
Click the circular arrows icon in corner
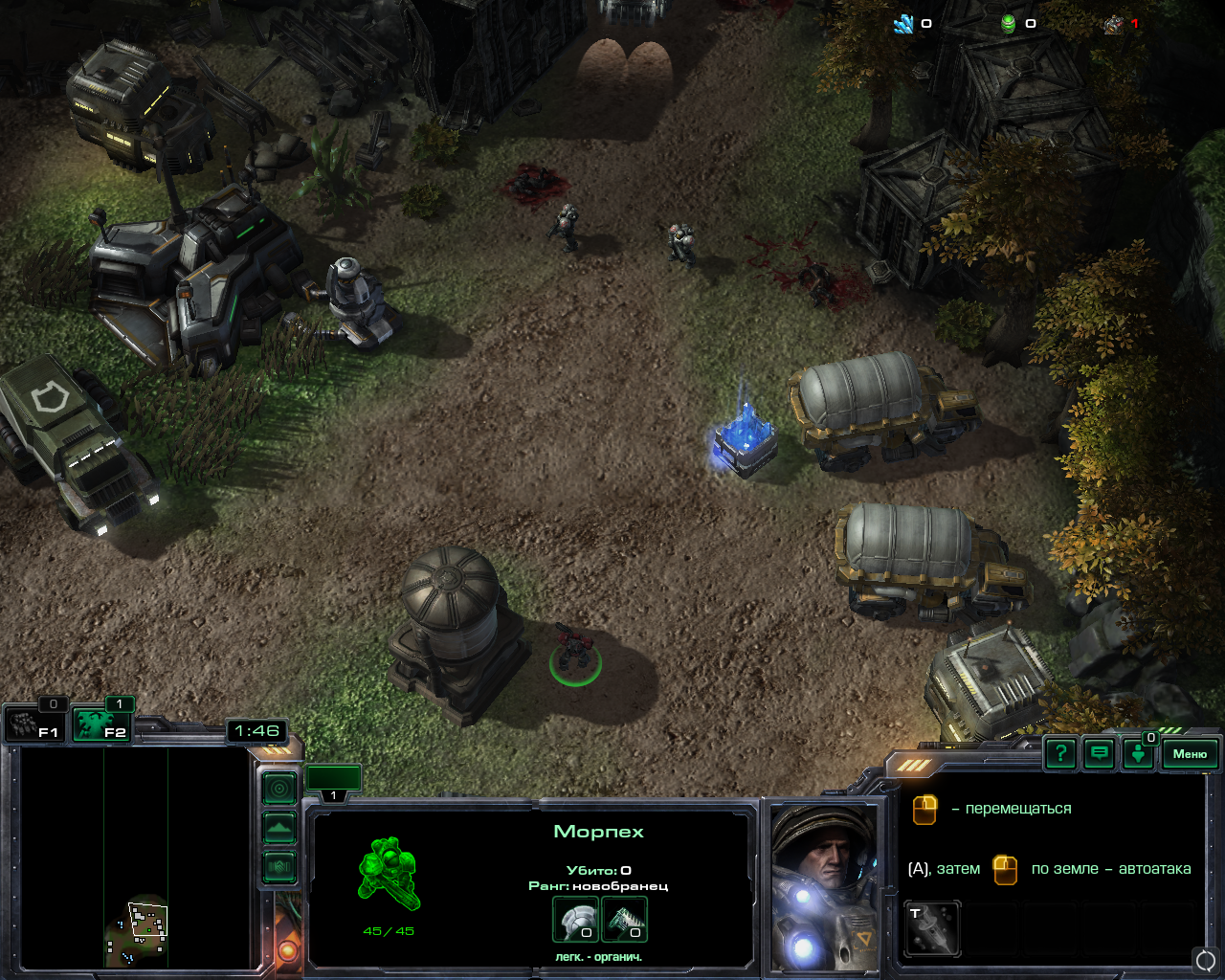pos(1206,959)
